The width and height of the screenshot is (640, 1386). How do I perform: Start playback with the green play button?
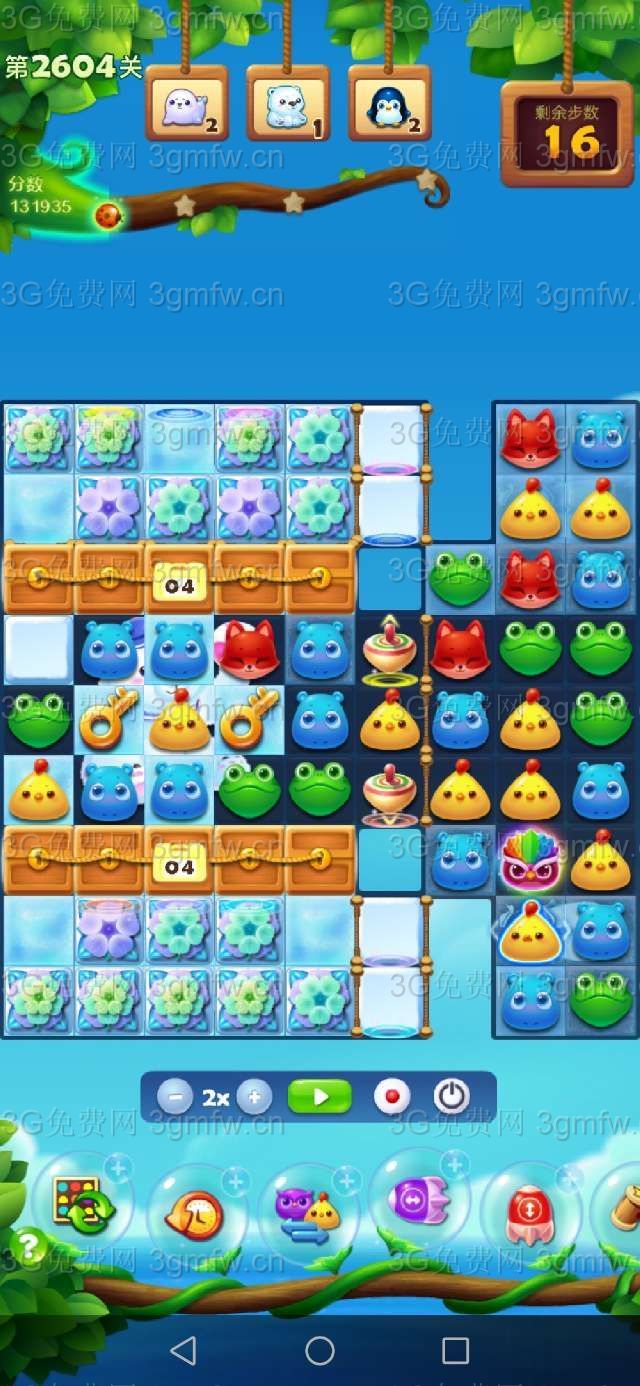[x=320, y=1097]
